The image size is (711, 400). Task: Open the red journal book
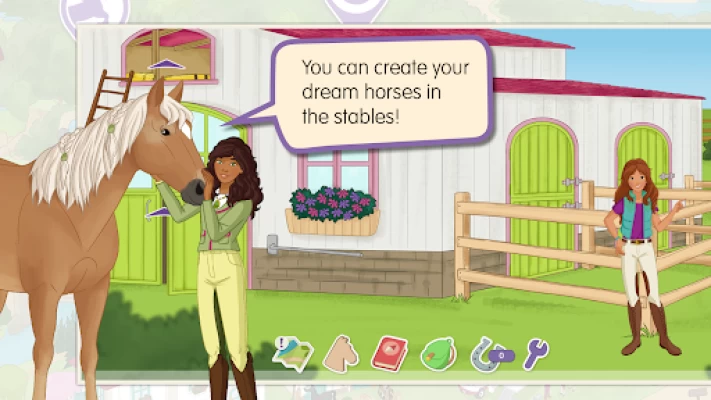389,352
